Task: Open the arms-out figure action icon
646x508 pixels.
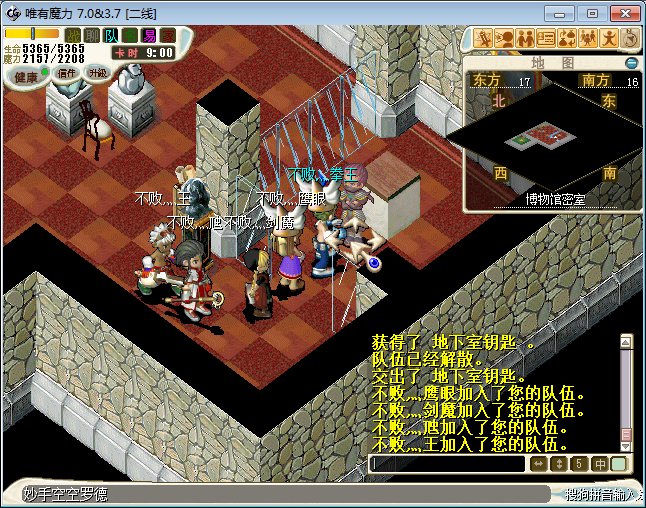Action: [x=609, y=38]
